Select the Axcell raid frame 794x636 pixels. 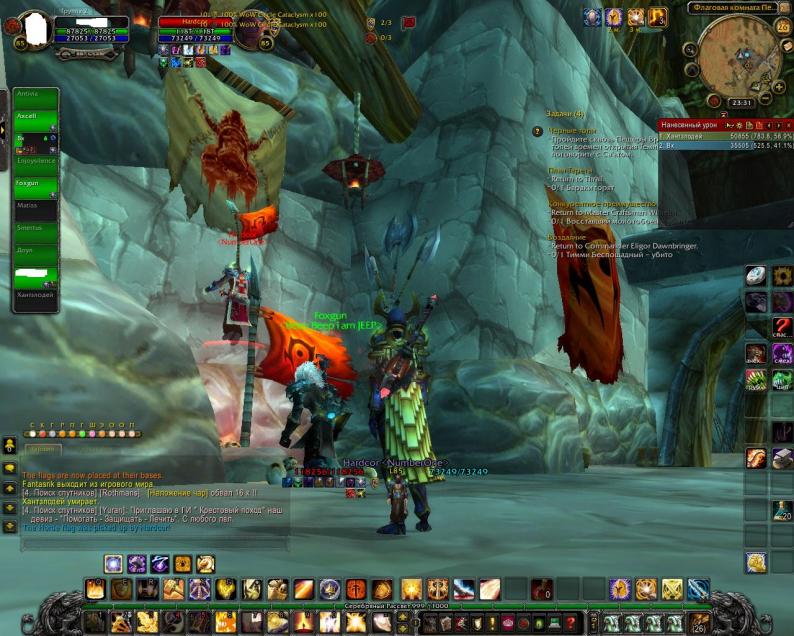(36, 116)
